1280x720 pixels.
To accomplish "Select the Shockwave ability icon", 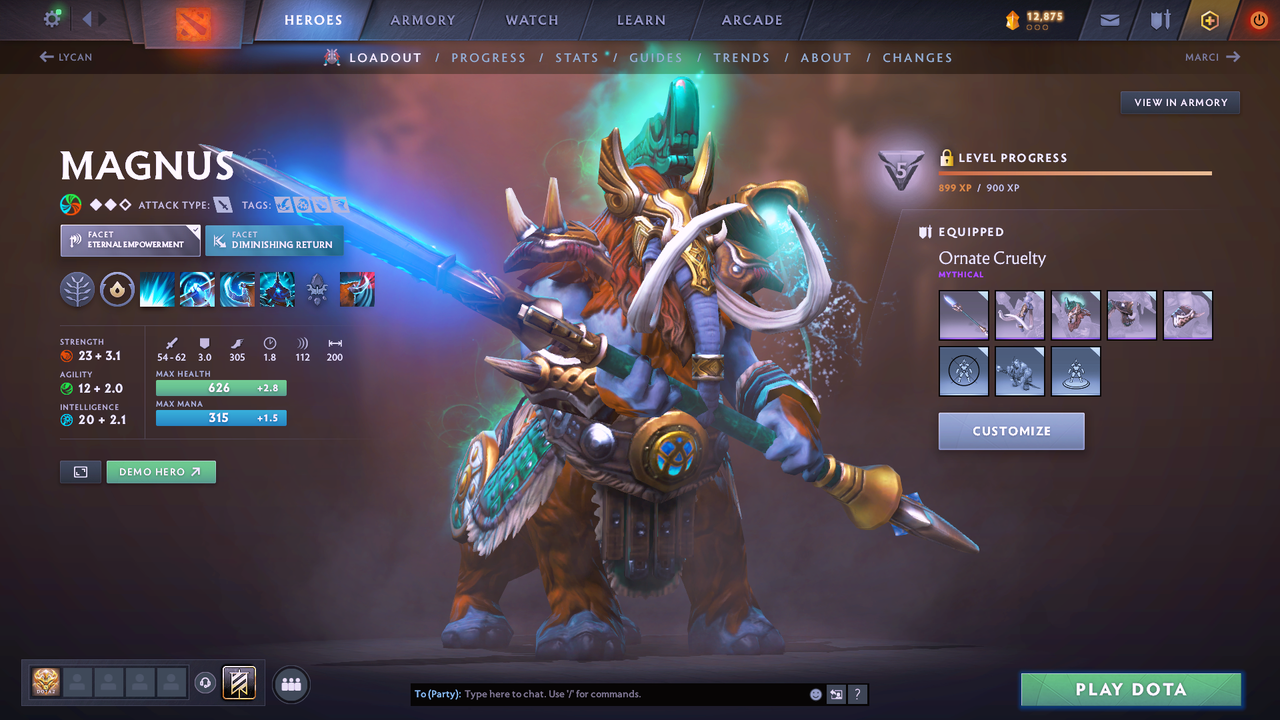I will pos(157,289).
